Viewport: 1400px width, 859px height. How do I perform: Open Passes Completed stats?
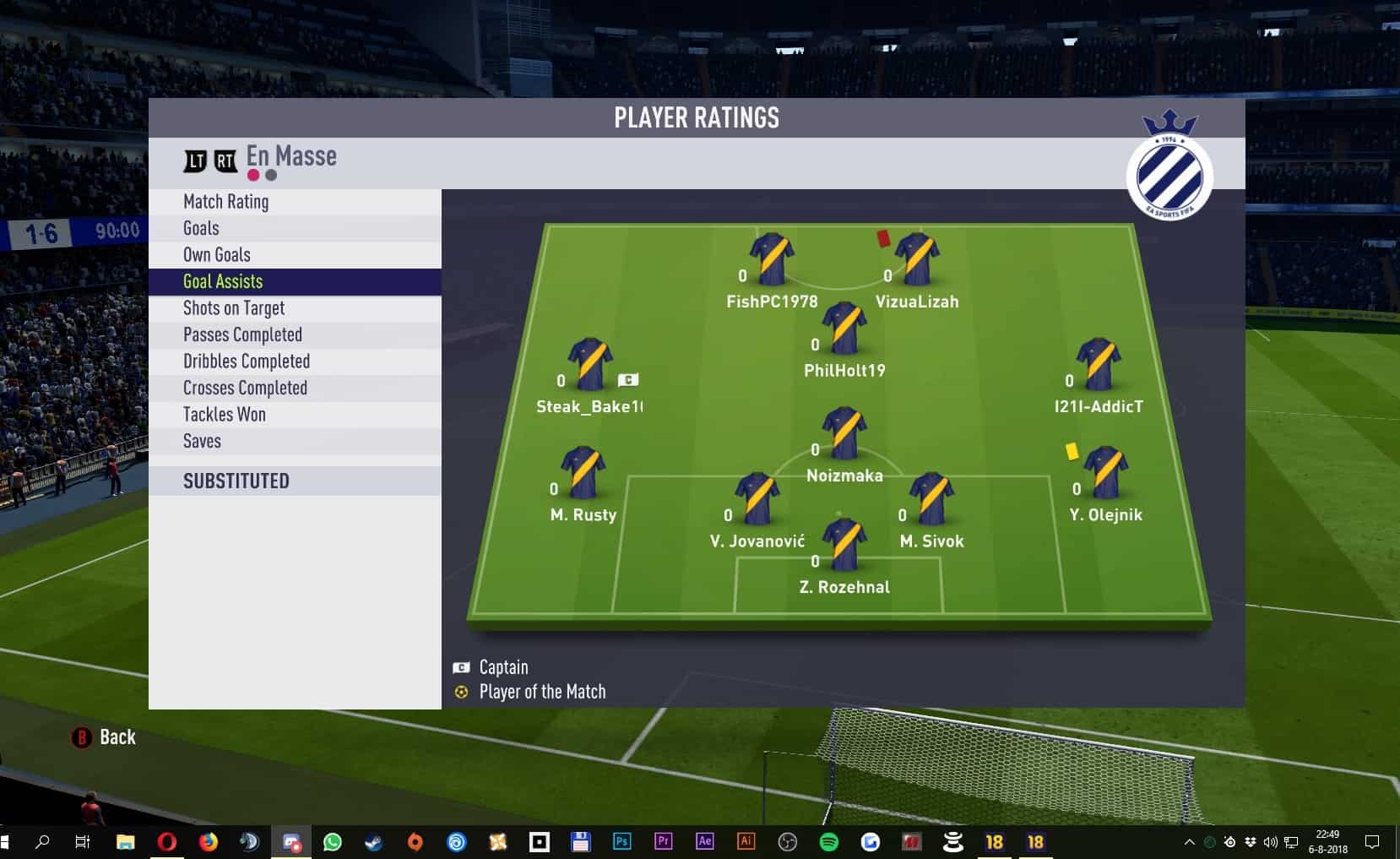coord(242,334)
